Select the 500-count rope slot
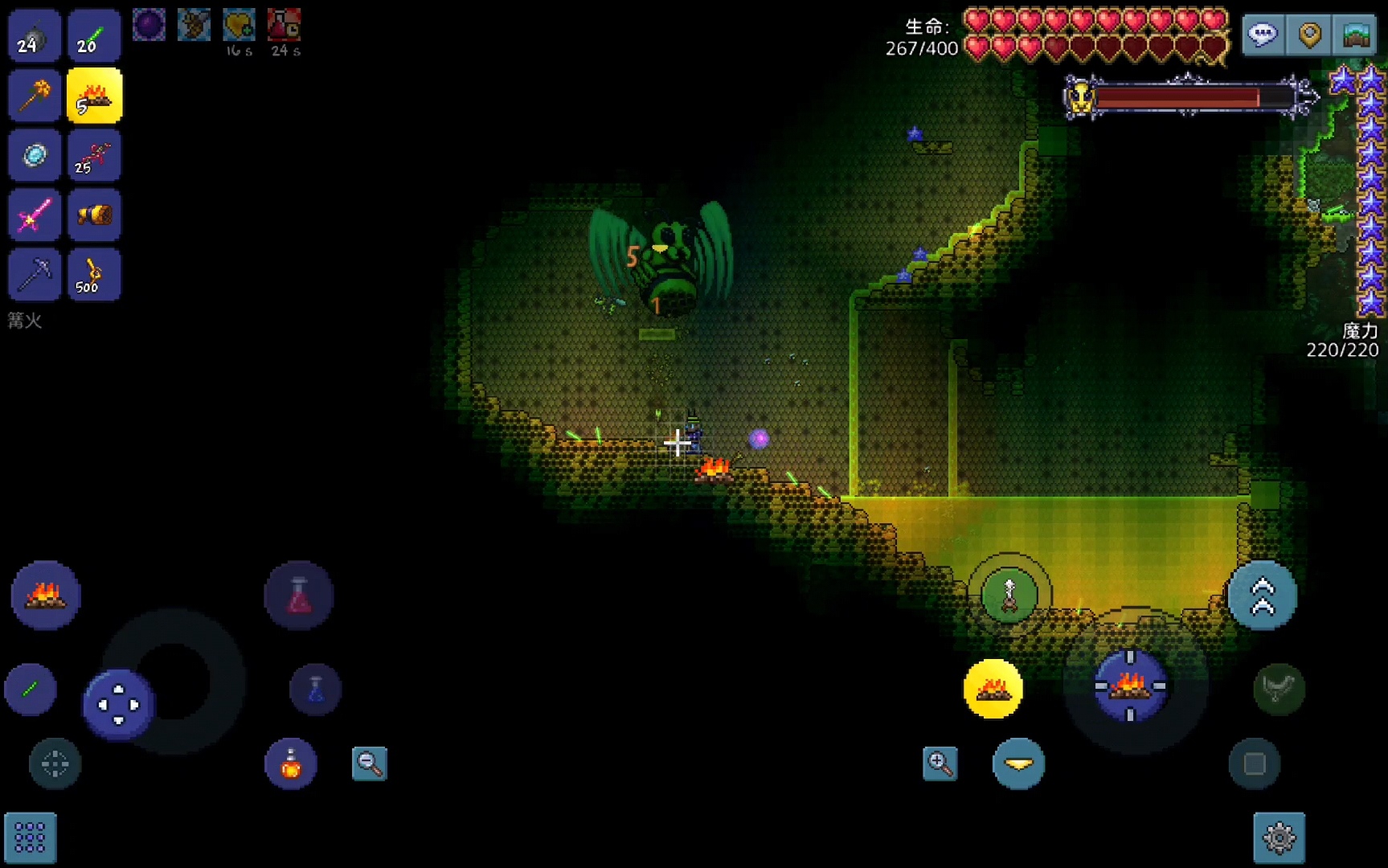 (95, 275)
